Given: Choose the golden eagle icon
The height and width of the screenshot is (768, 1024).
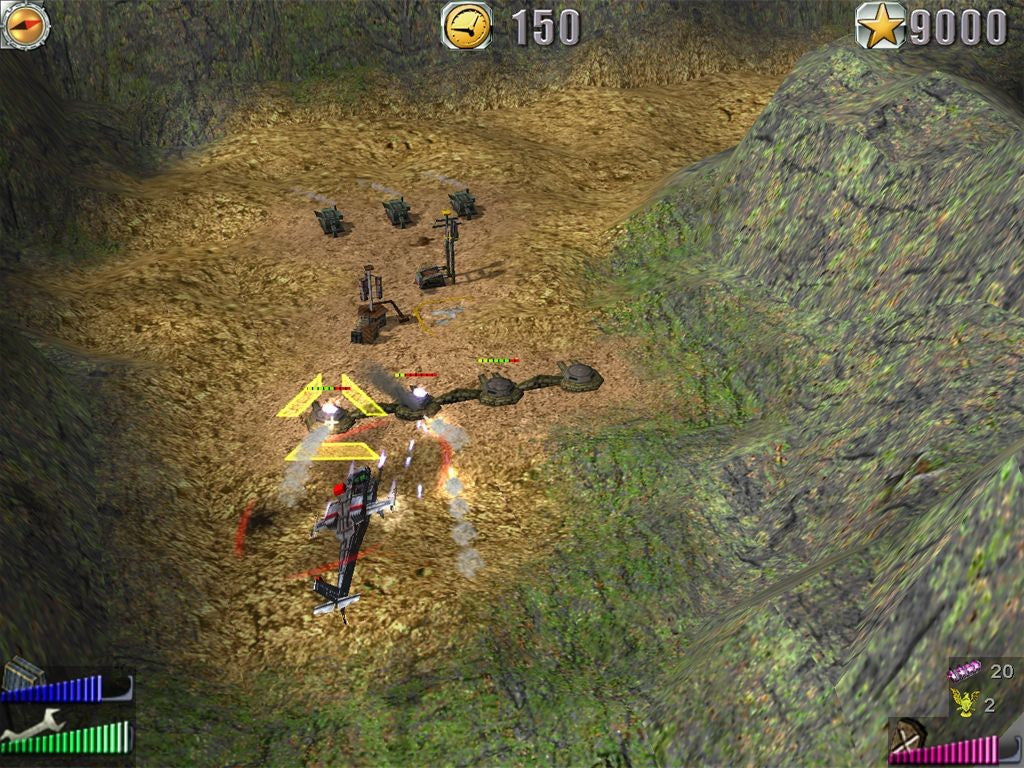Looking at the screenshot, I should 964,703.
